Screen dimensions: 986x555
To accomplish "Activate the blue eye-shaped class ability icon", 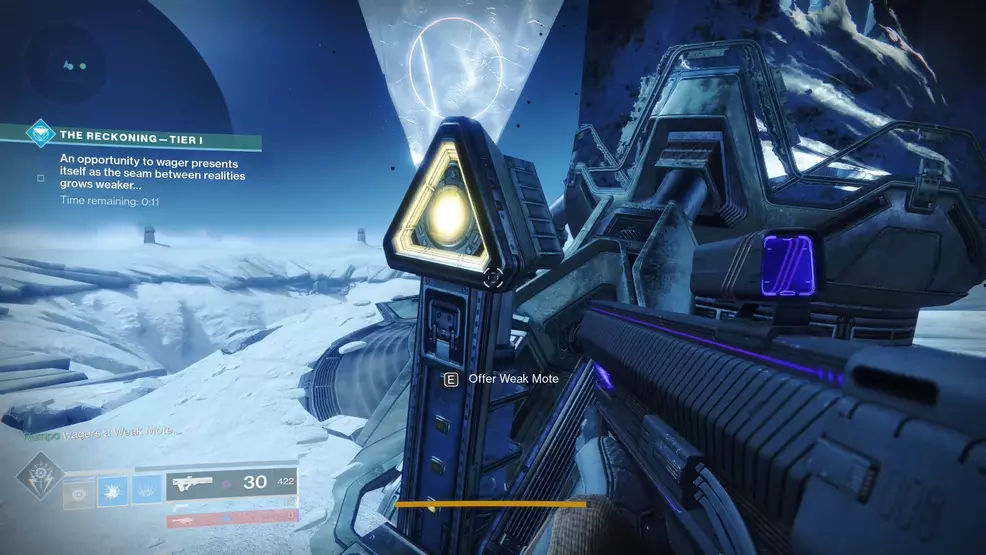I will [x=147, y=492].
